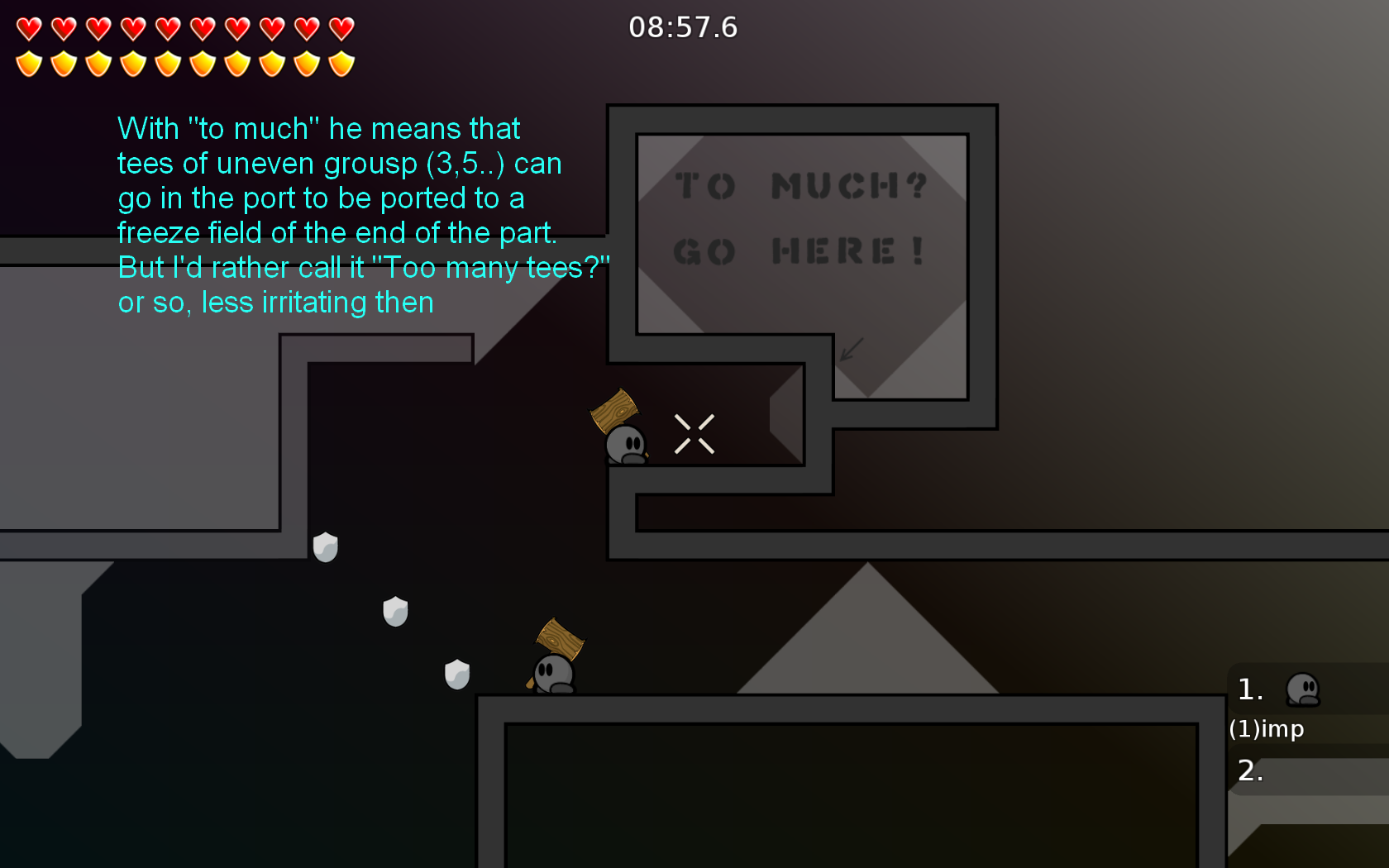Viewport: 1389px width, 868px height.
Task: Click the arrow on the sign pointing down-left
Action: tap(850, 351)
